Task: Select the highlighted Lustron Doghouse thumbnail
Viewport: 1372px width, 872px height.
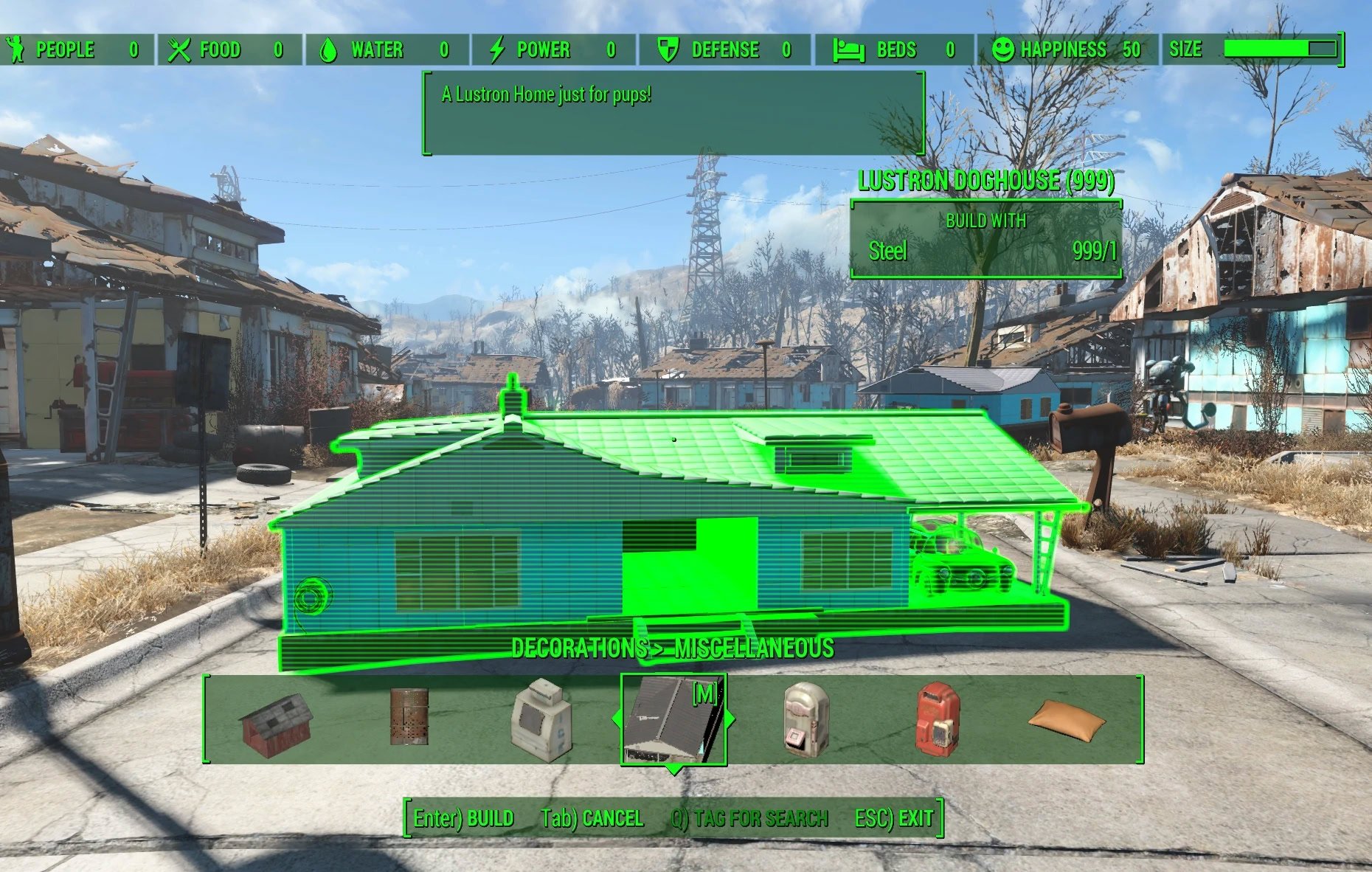Action: tap(673, 719)
